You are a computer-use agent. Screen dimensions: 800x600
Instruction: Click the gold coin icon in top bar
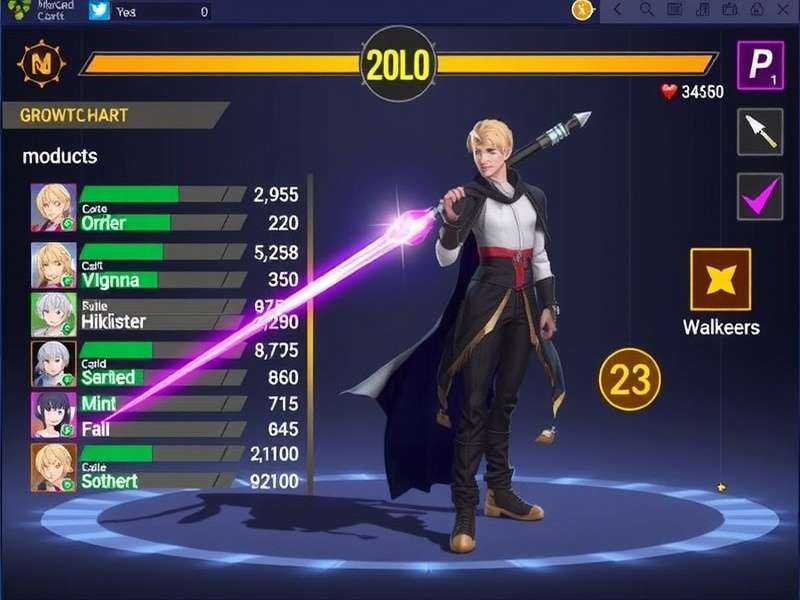(x=583, y=10)
